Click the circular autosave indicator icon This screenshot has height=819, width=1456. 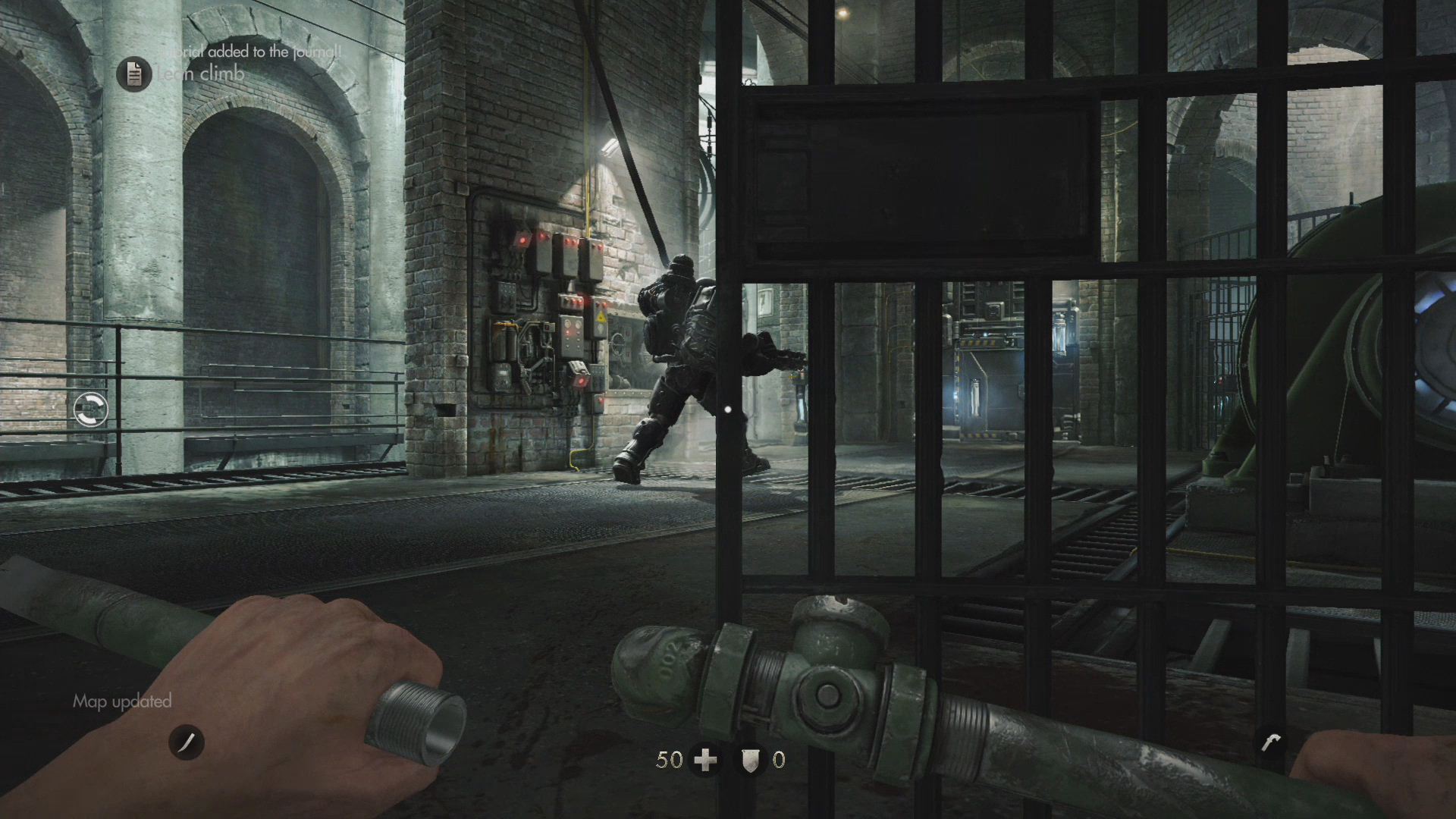(91, 409)
